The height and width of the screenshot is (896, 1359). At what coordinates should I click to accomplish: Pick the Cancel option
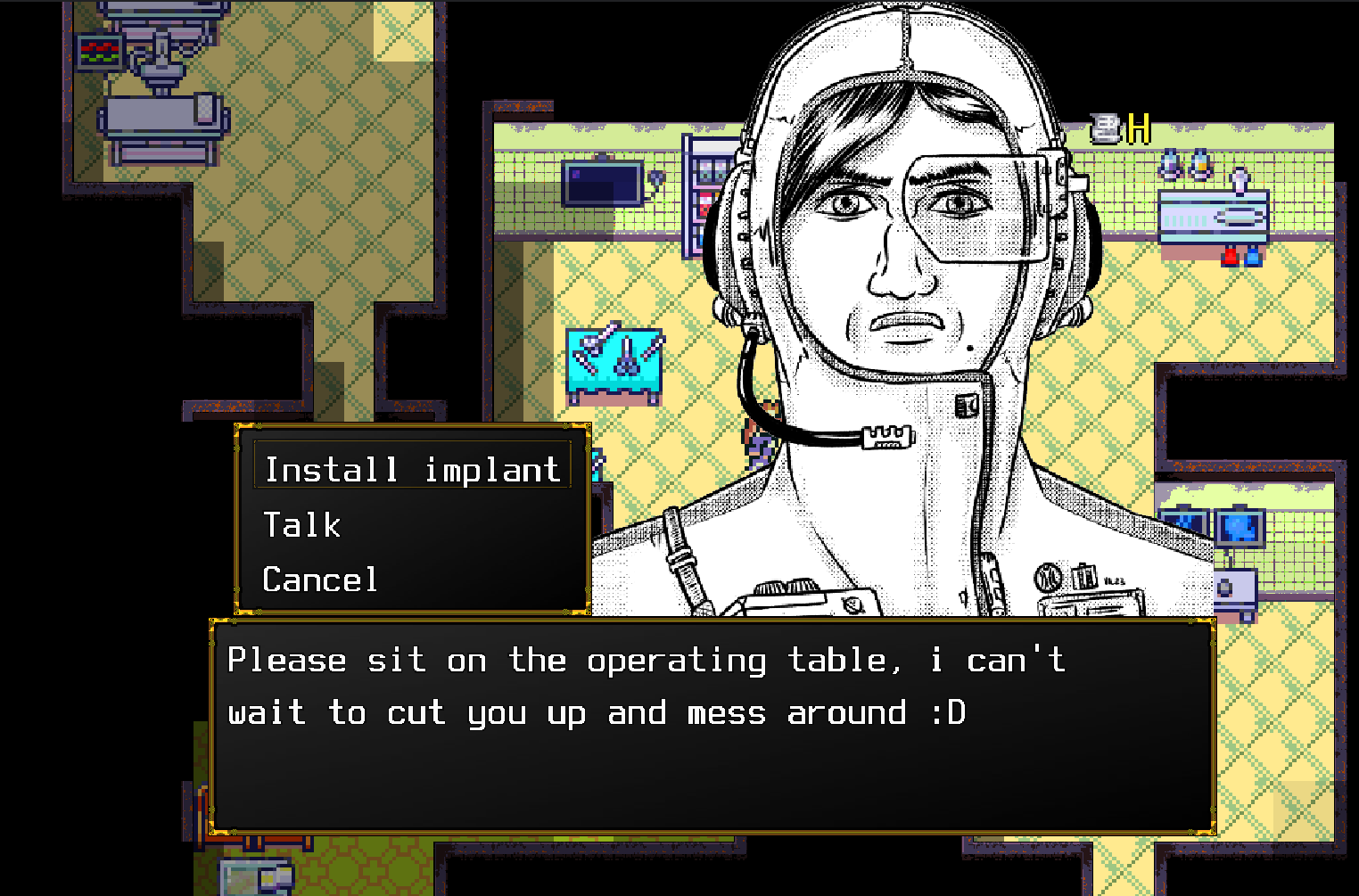320,580
